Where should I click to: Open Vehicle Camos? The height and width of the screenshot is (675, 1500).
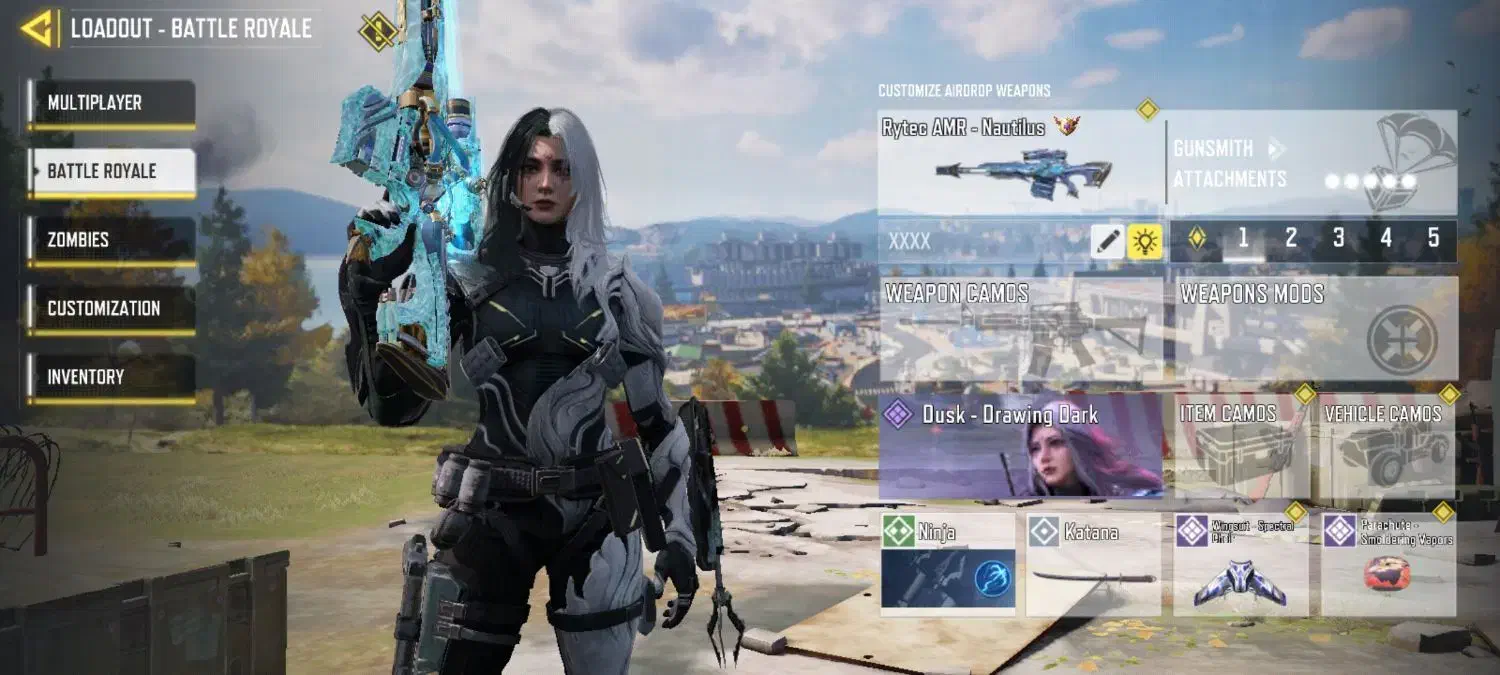1387,446
